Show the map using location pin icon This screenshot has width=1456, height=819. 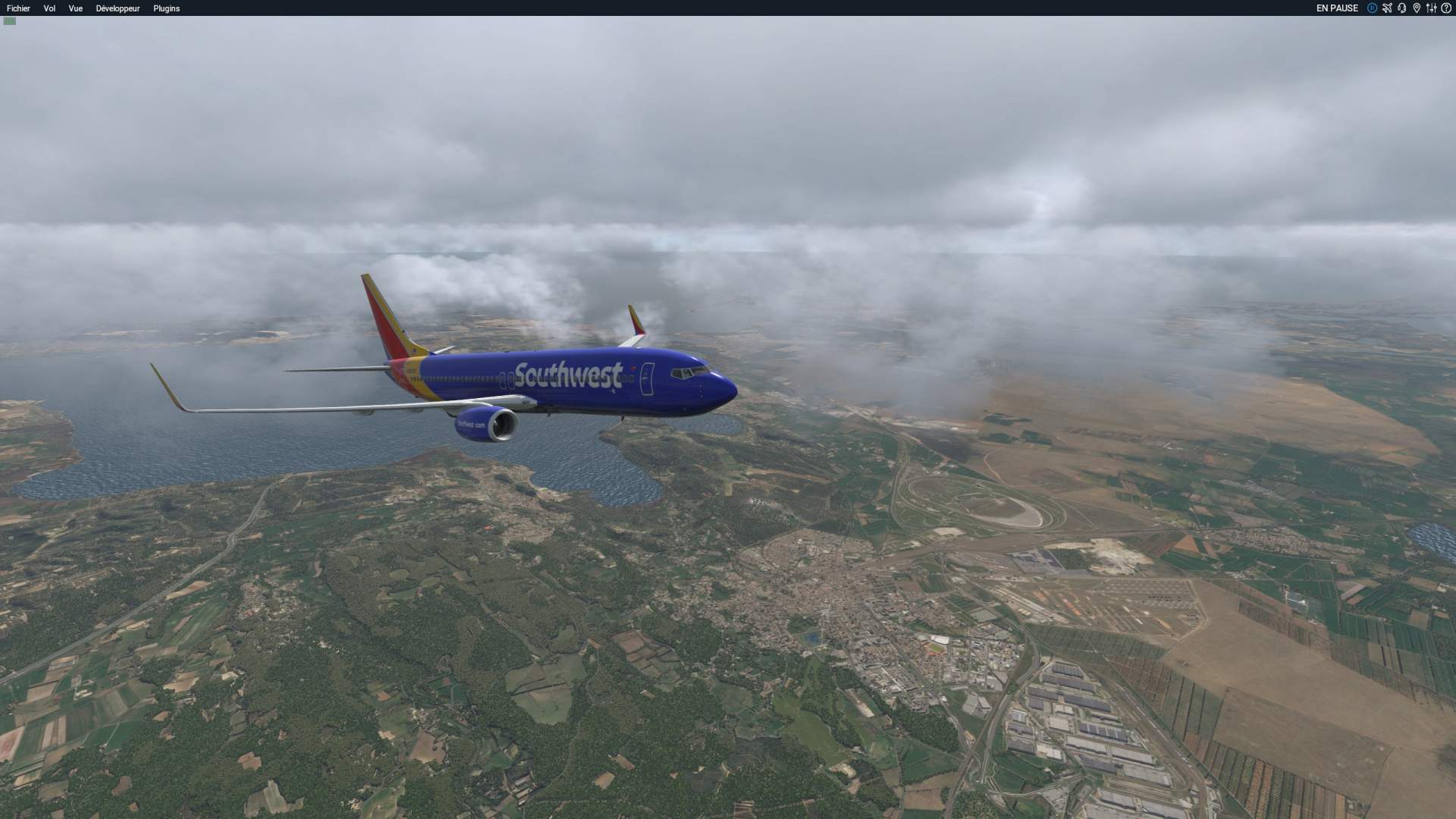pyautogui.click(x=1416, y=8)
